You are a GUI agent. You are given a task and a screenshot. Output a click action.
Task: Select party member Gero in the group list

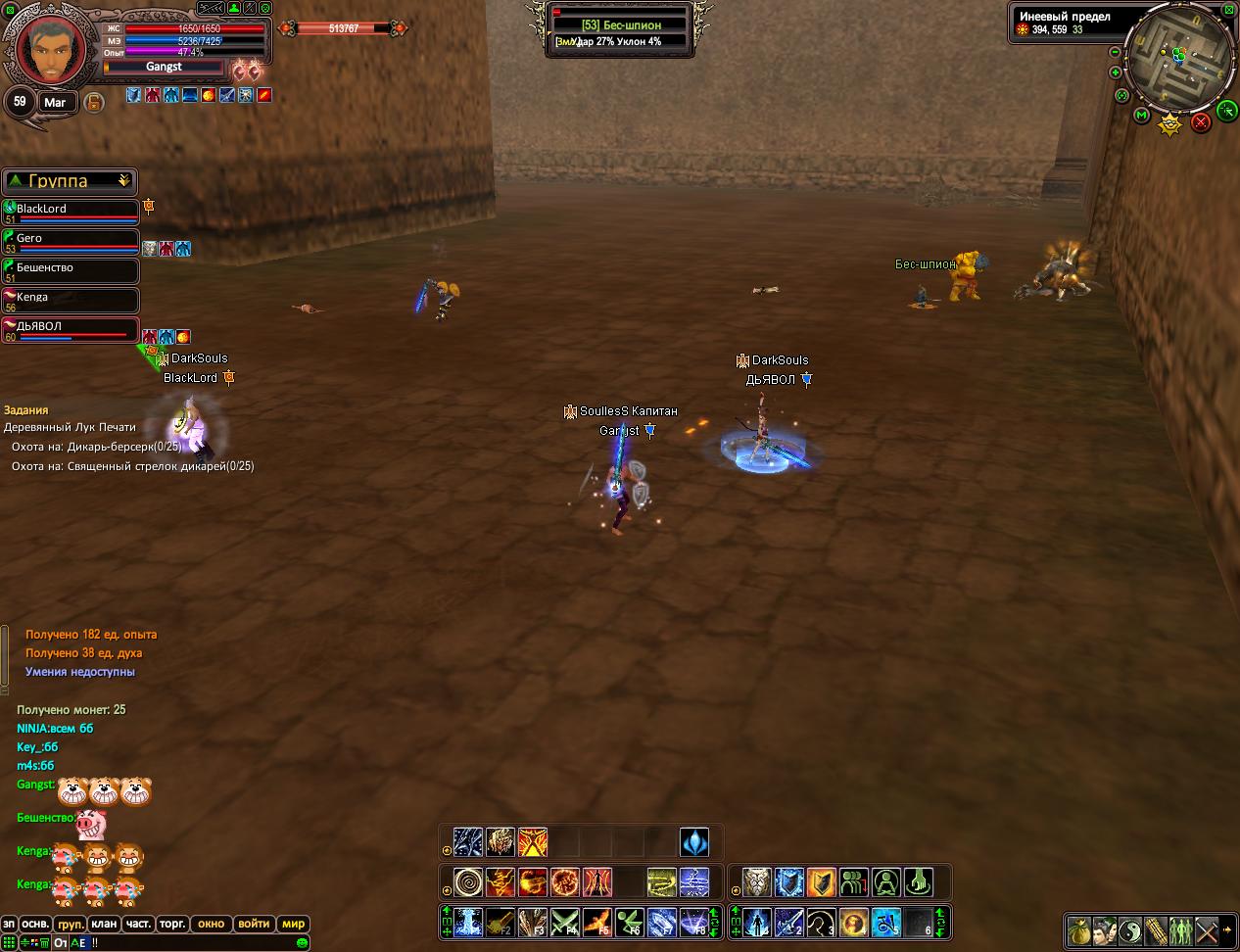[x=71, y=240]
